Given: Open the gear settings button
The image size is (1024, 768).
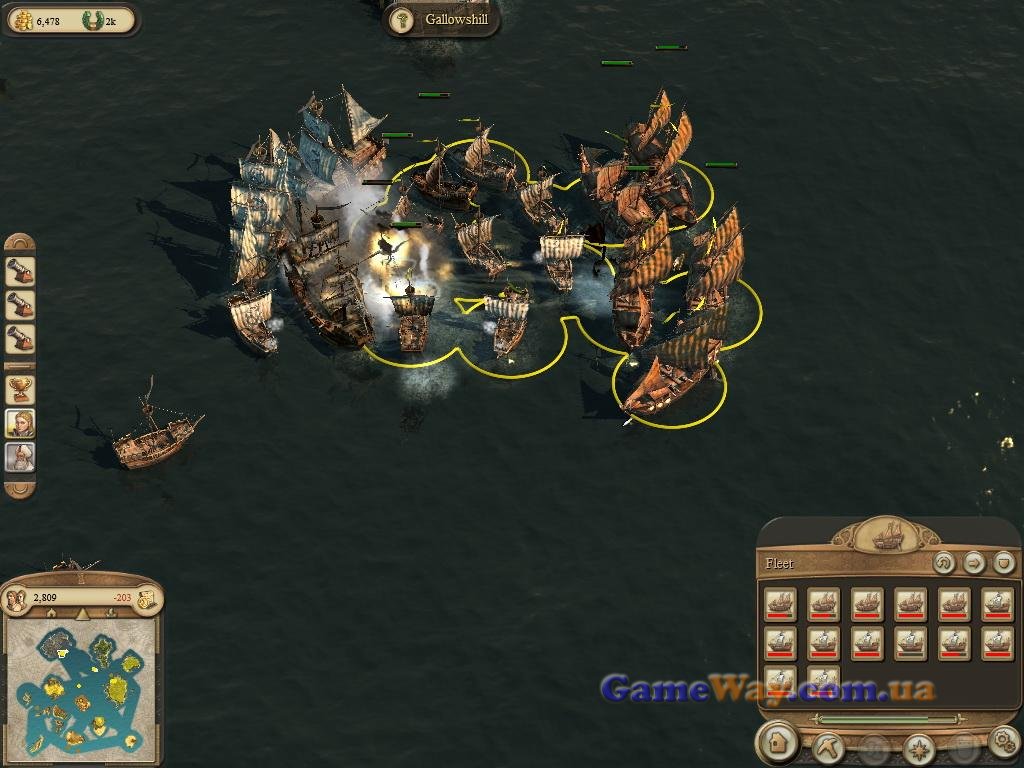Looking at the screenshot, I should click(1003, 742).
